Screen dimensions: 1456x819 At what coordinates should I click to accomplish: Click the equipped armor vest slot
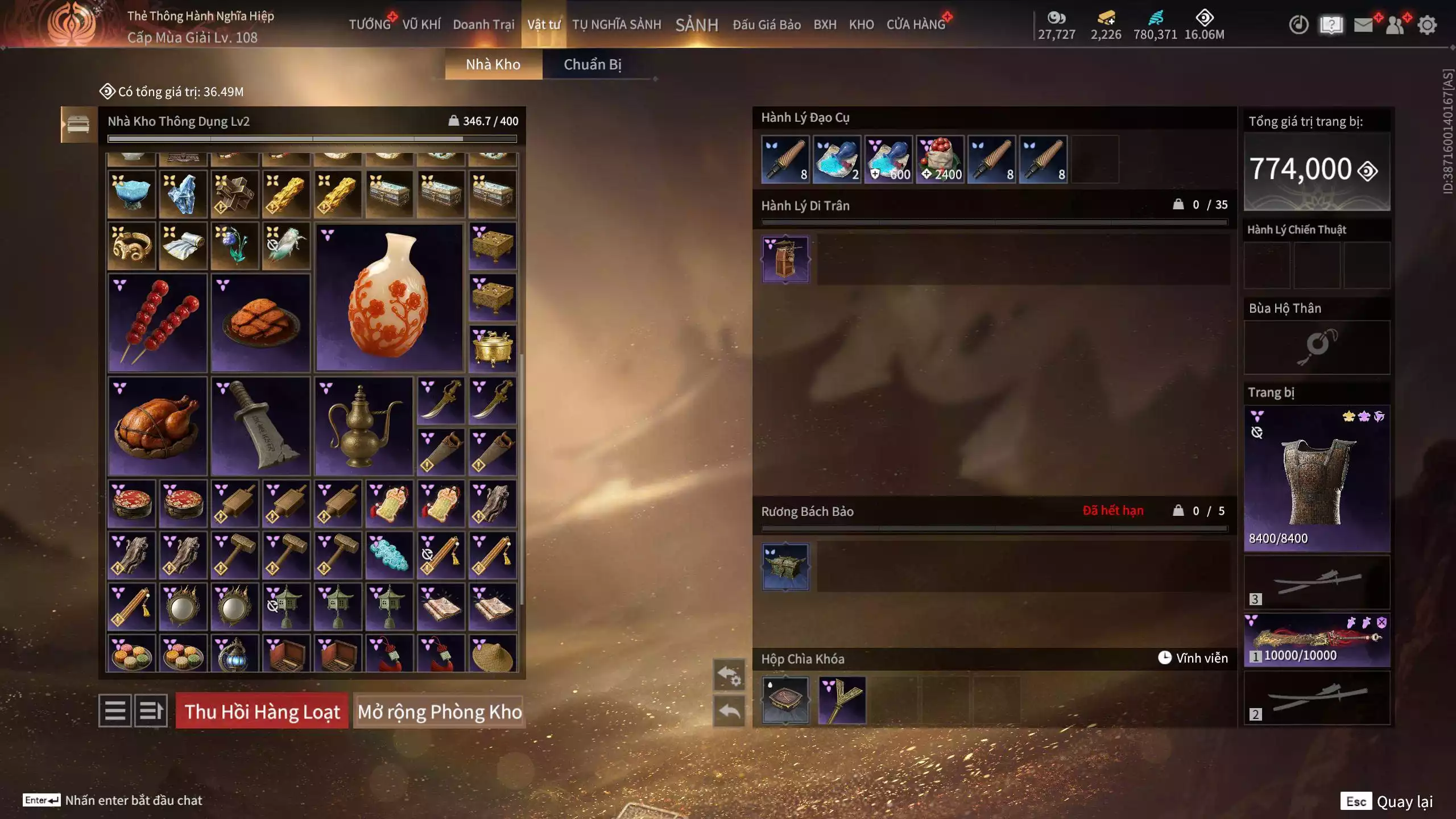tap(1317, 478)
